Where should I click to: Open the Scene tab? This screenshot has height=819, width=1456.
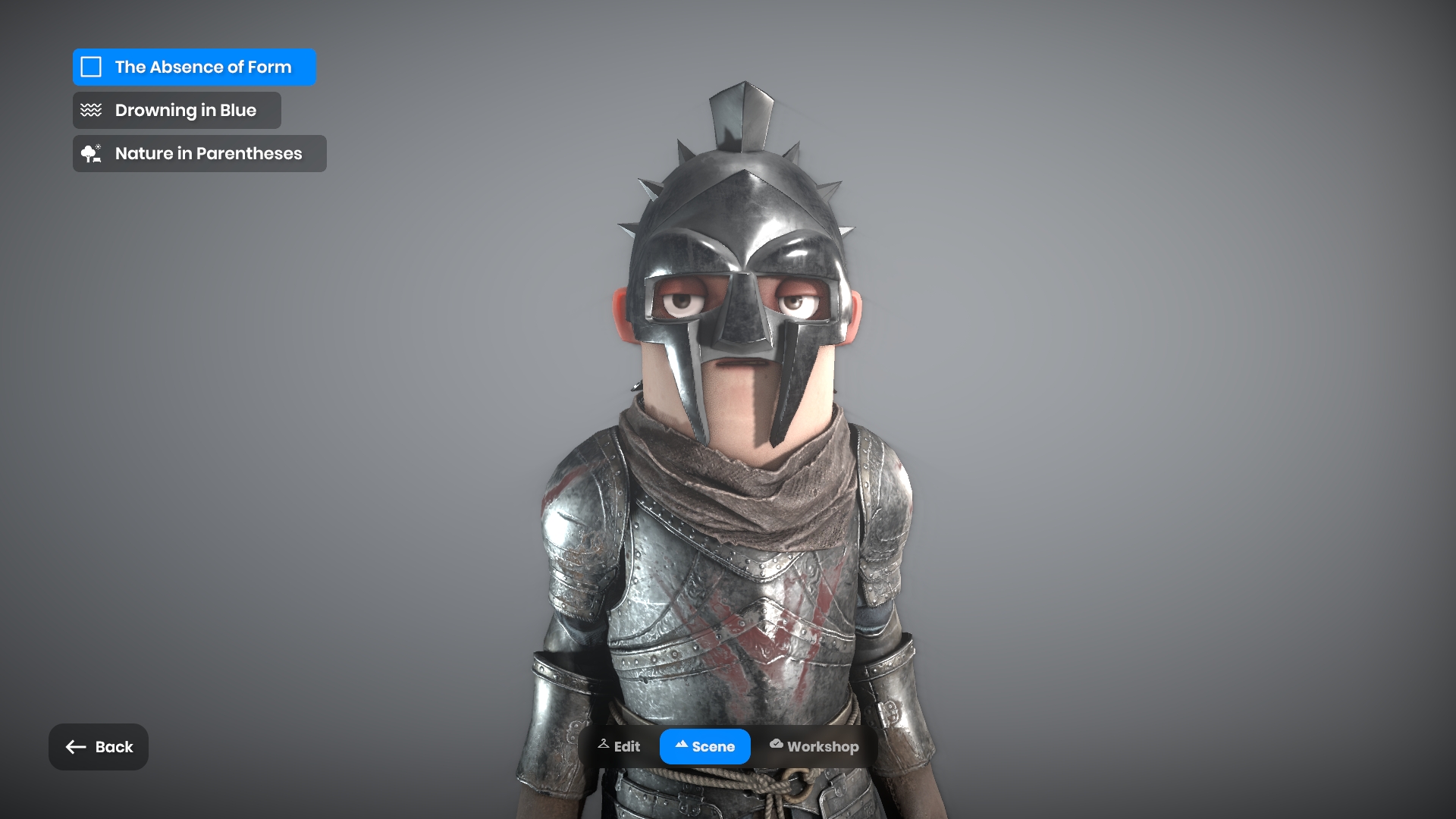point(704,746)
